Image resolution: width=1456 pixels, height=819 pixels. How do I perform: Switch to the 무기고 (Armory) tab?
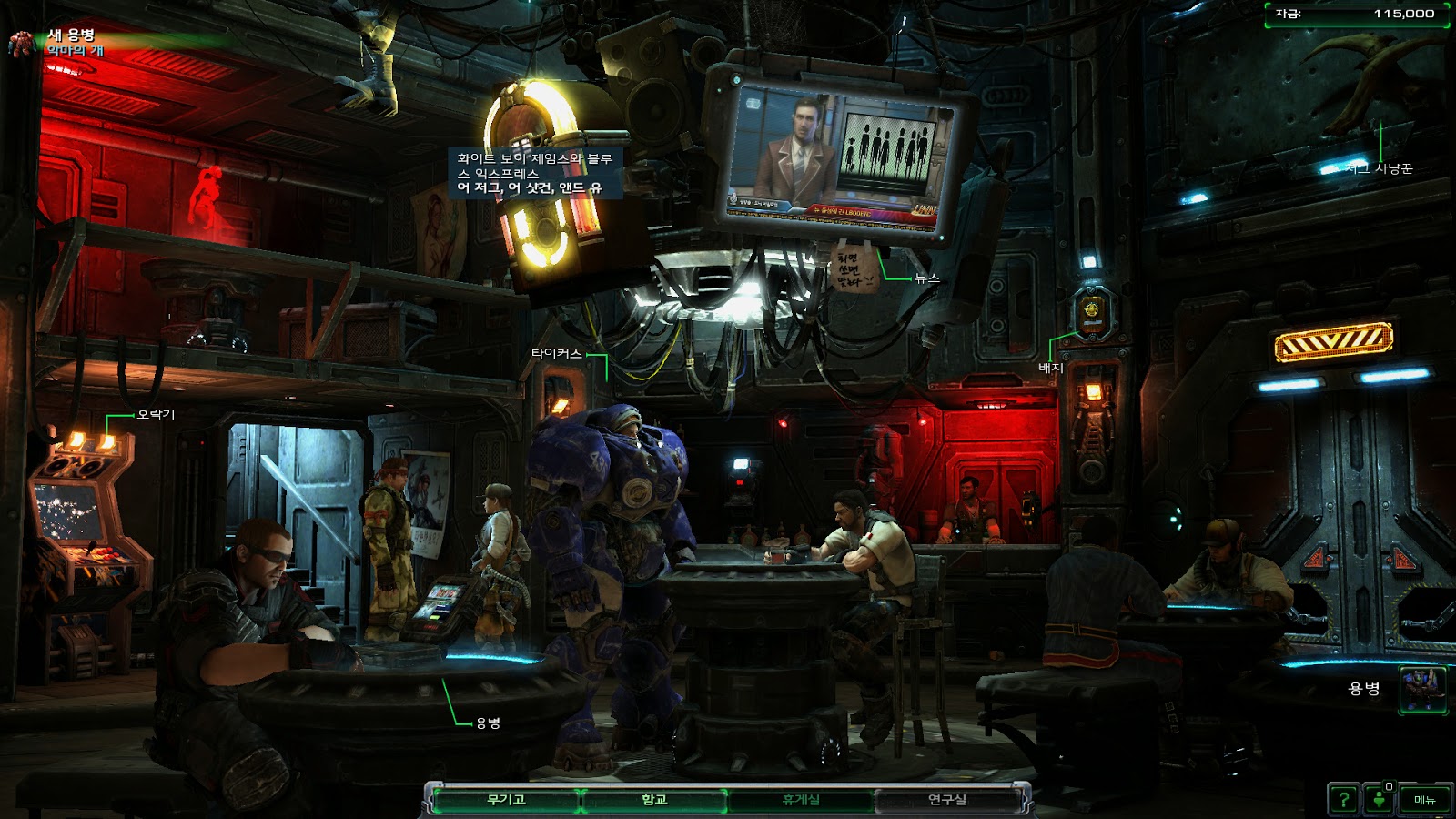(506, 800)
